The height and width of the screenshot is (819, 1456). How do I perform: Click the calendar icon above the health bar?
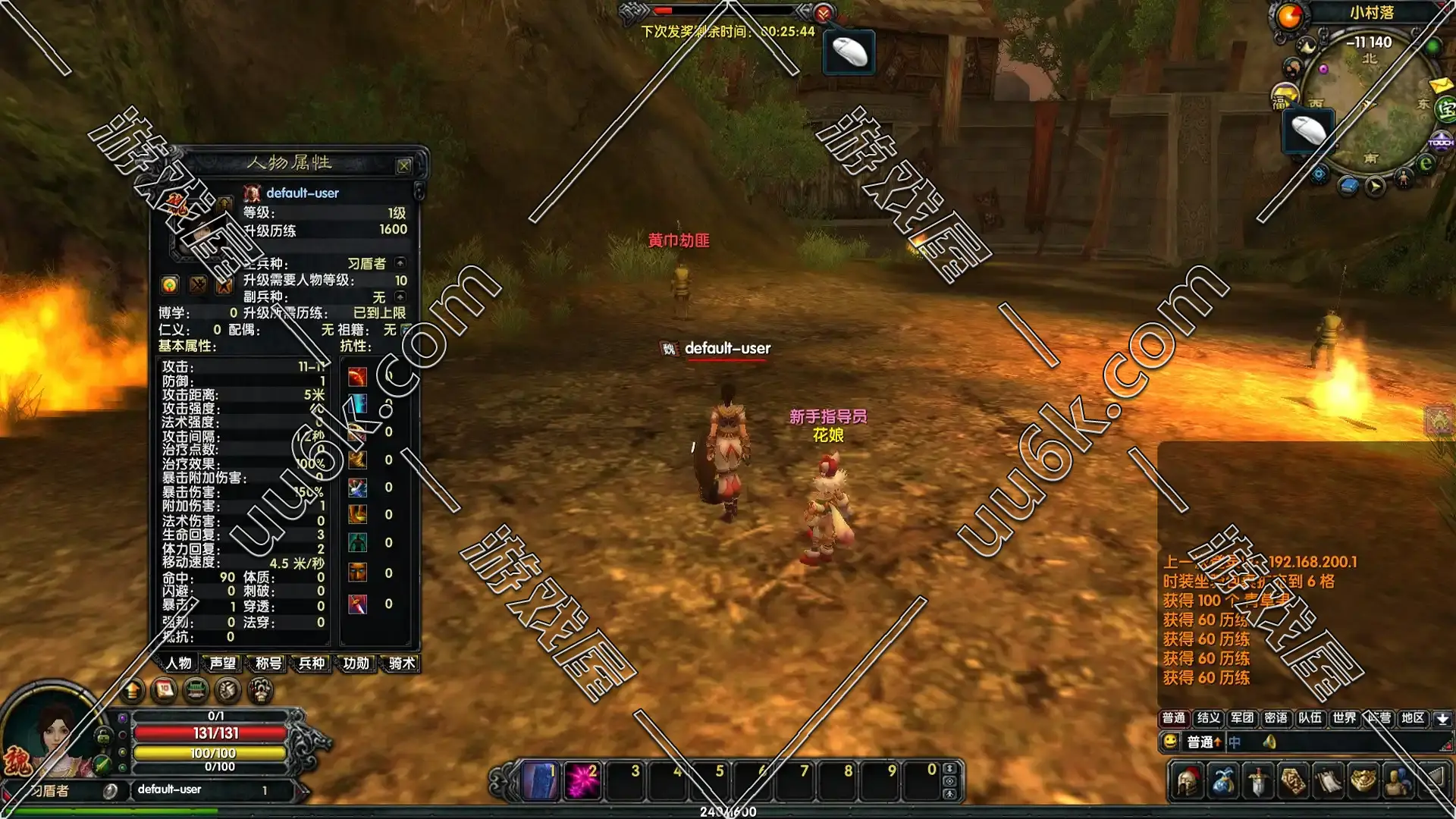coord(164,690)
